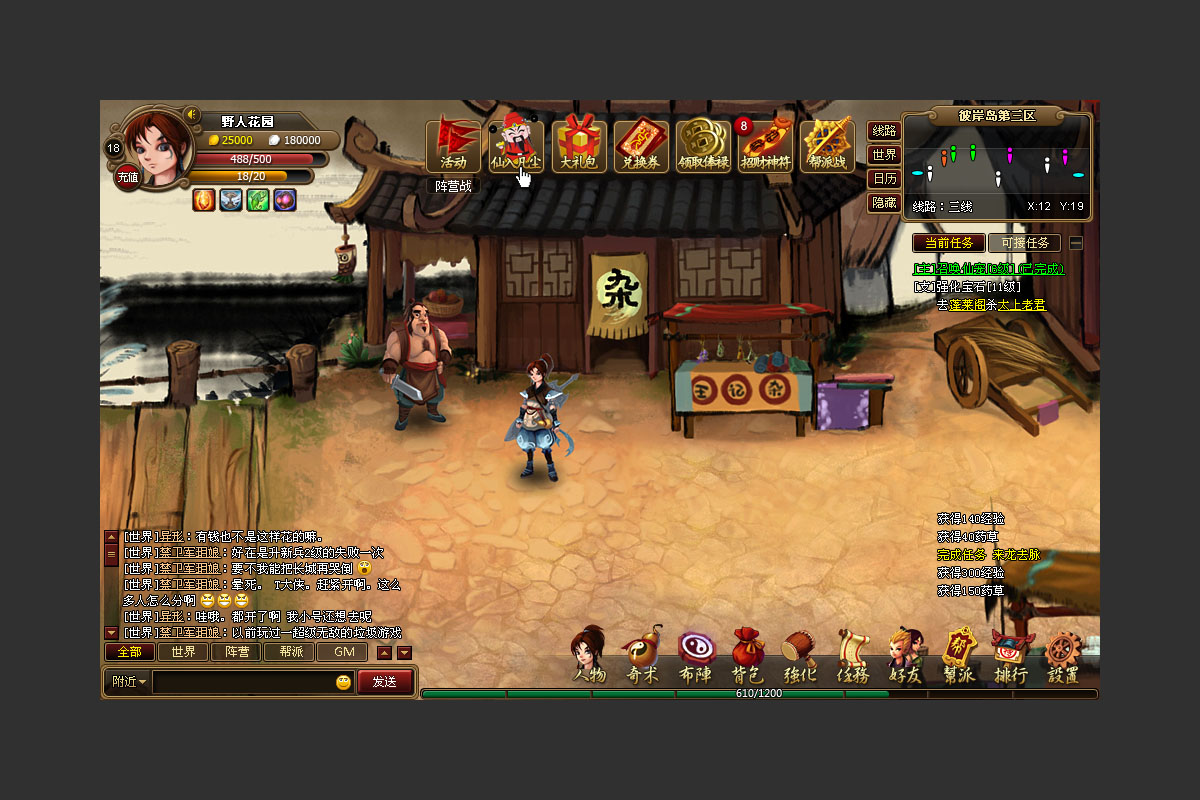Image resolution: width=1200 pixels, height=800 pixels.
Task: Open the 人物 character panel
Action: [589, 658]
